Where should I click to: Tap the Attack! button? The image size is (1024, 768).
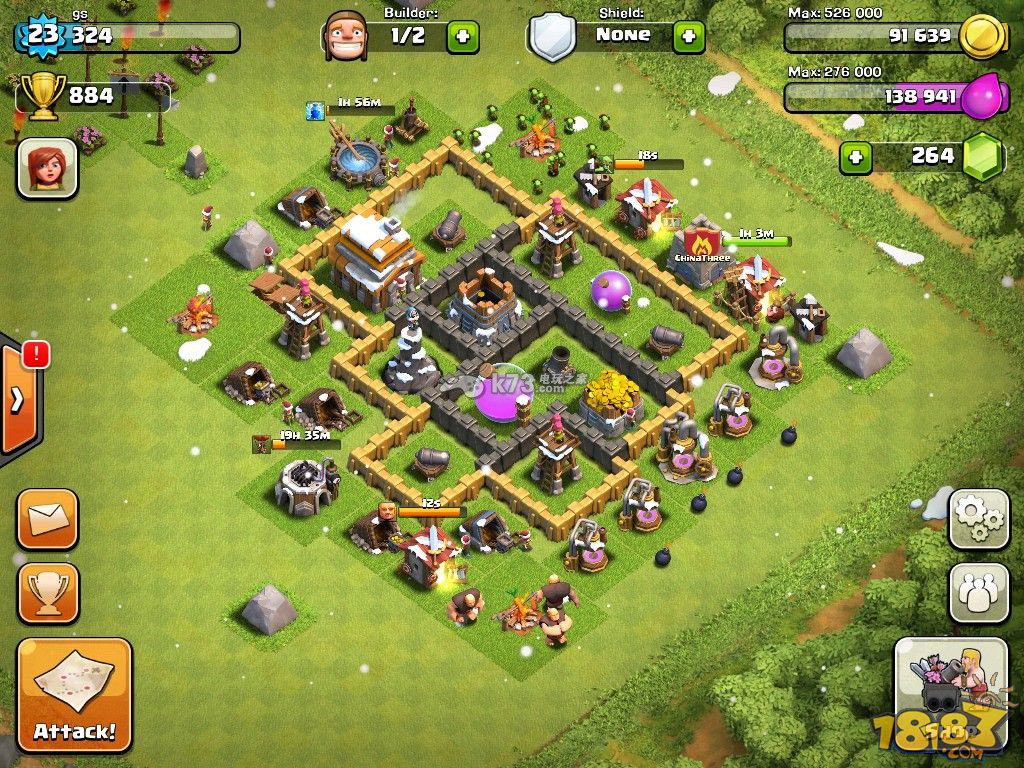[74, 695]
